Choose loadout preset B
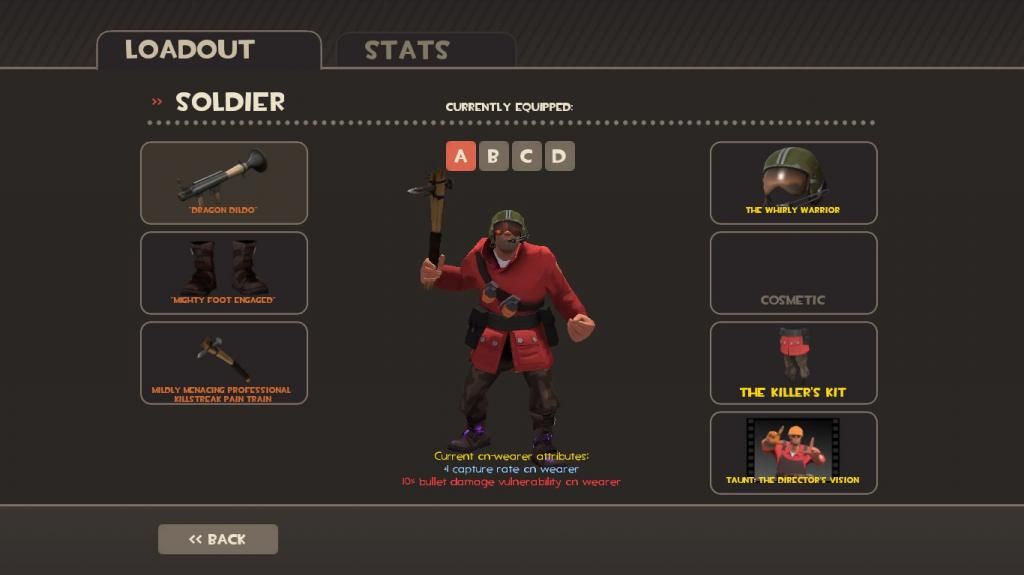Image resolution: width=1024 pixels, height=575 pixels. (493, 156)
